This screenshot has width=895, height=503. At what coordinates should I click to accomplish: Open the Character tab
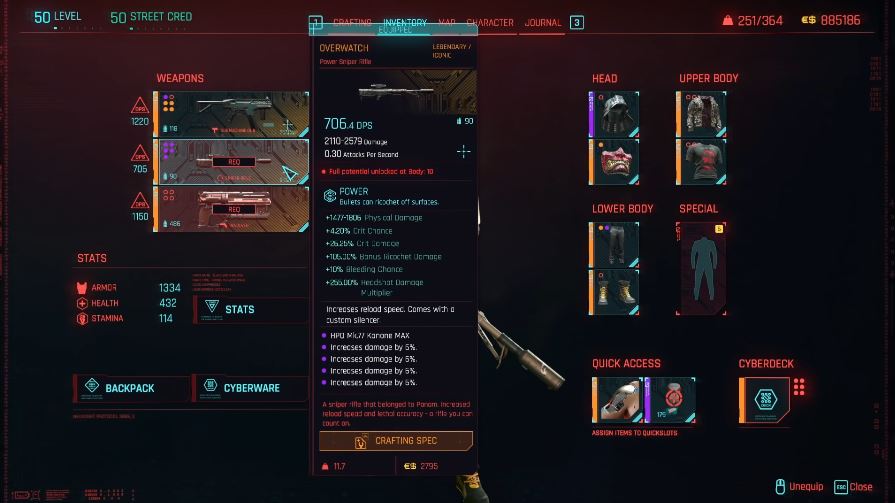(x=490, y=22)
